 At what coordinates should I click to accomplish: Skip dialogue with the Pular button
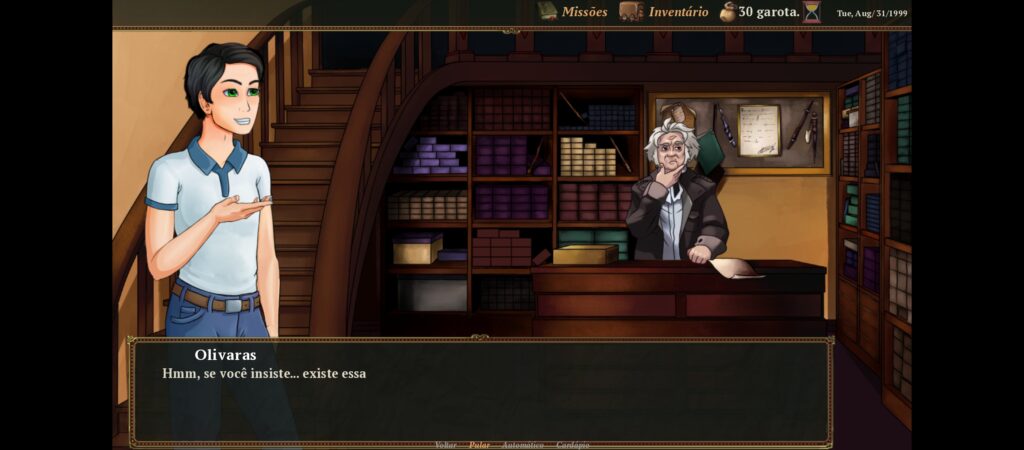point(479,445)
